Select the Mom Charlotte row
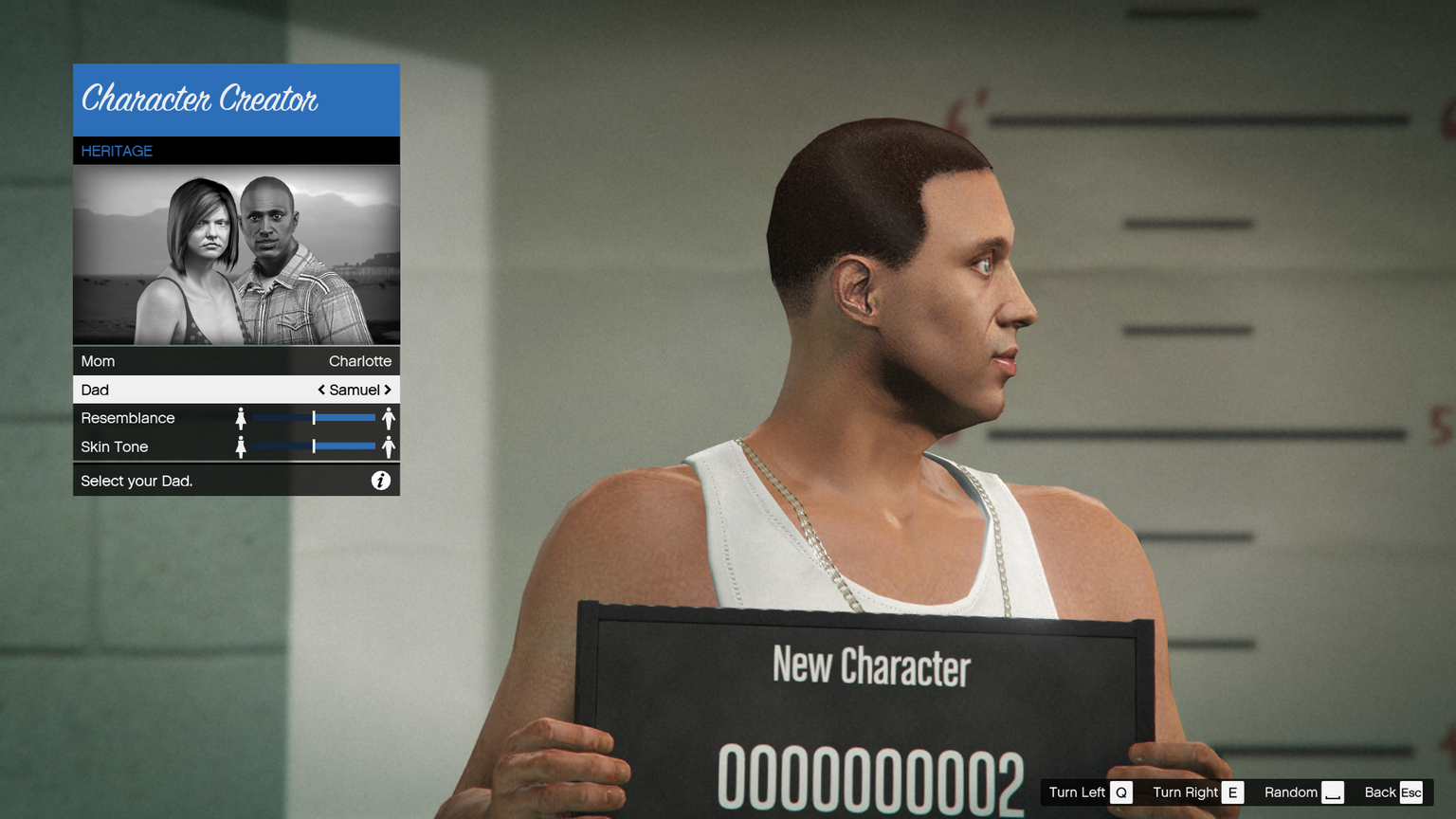1456x819 pixels. tap(236, 361)
